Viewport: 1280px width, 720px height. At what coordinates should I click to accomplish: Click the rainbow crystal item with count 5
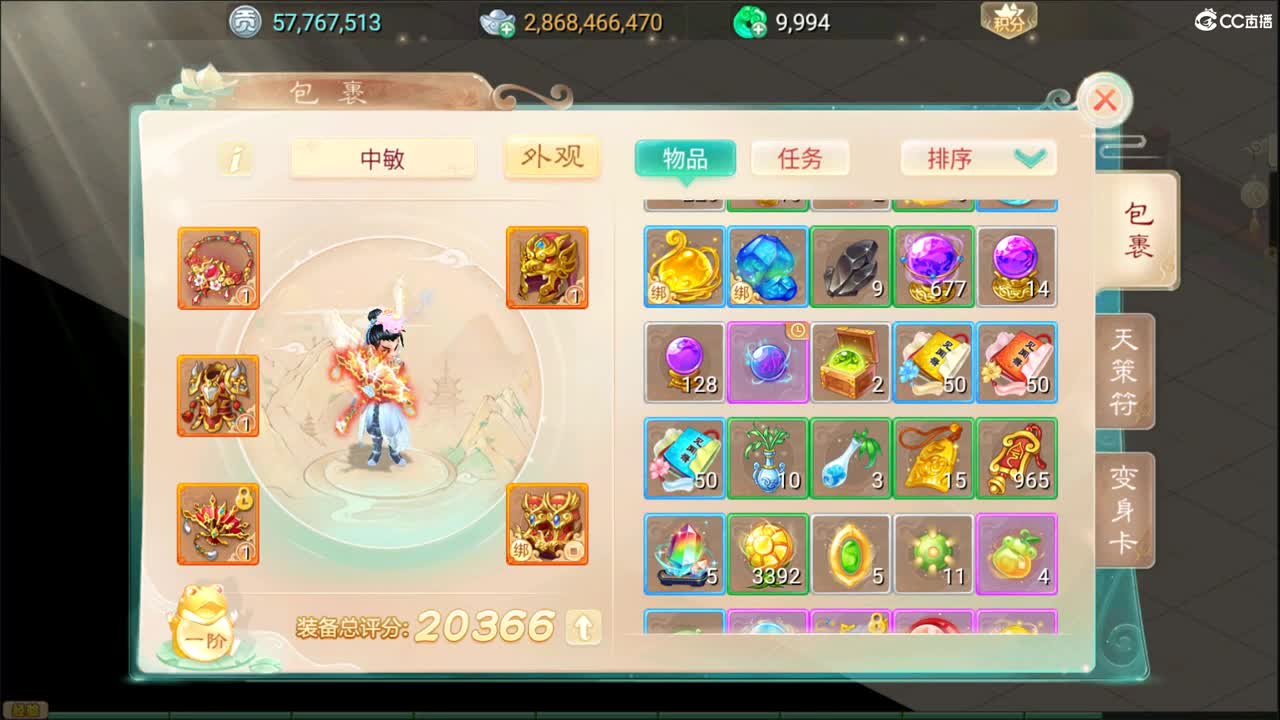tap(685, 553)
